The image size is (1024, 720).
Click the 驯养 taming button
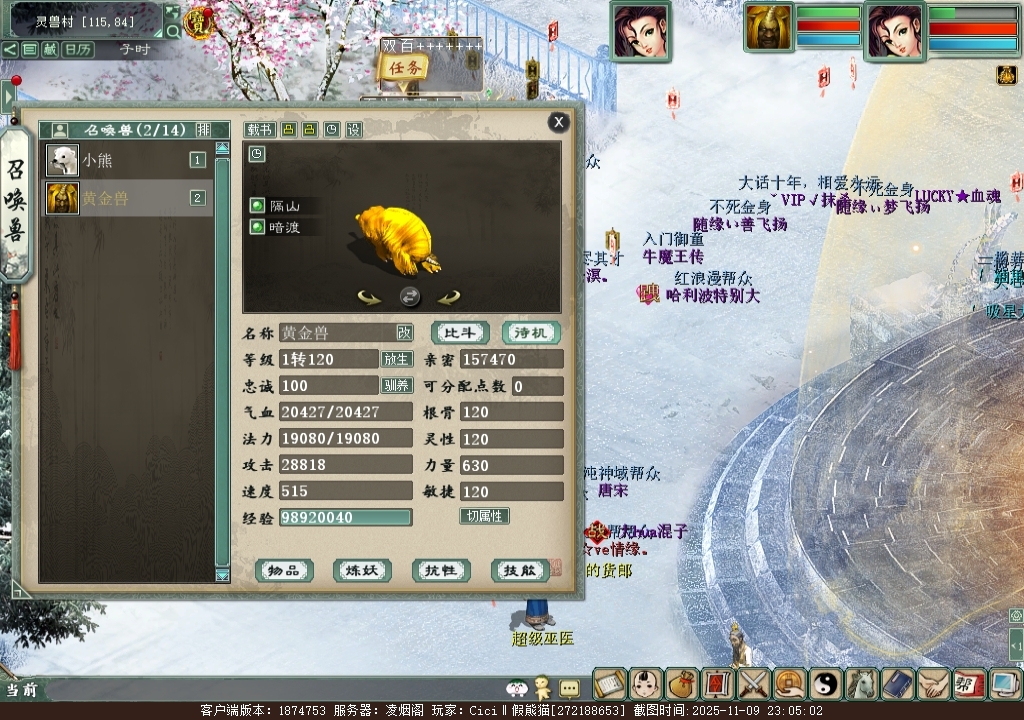point(396,385)
